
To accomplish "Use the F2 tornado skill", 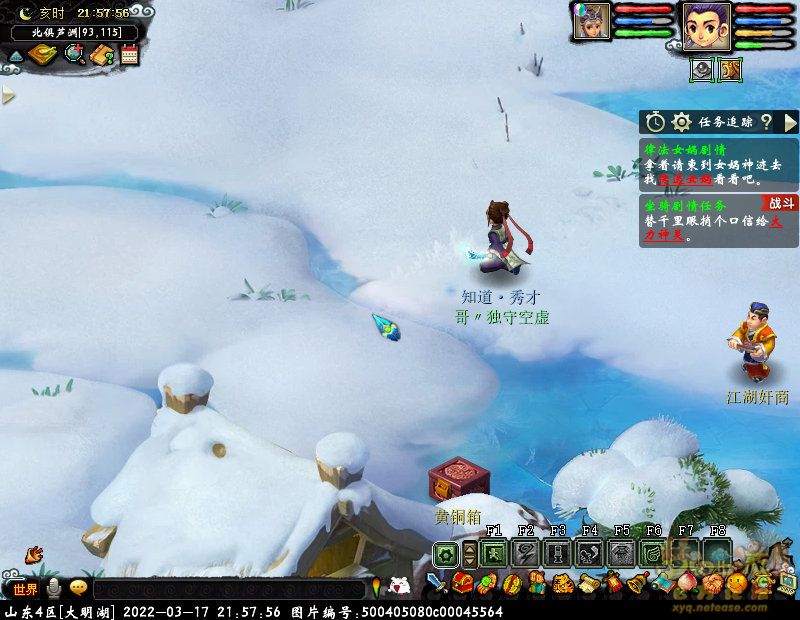I will (x=525, y=553).
